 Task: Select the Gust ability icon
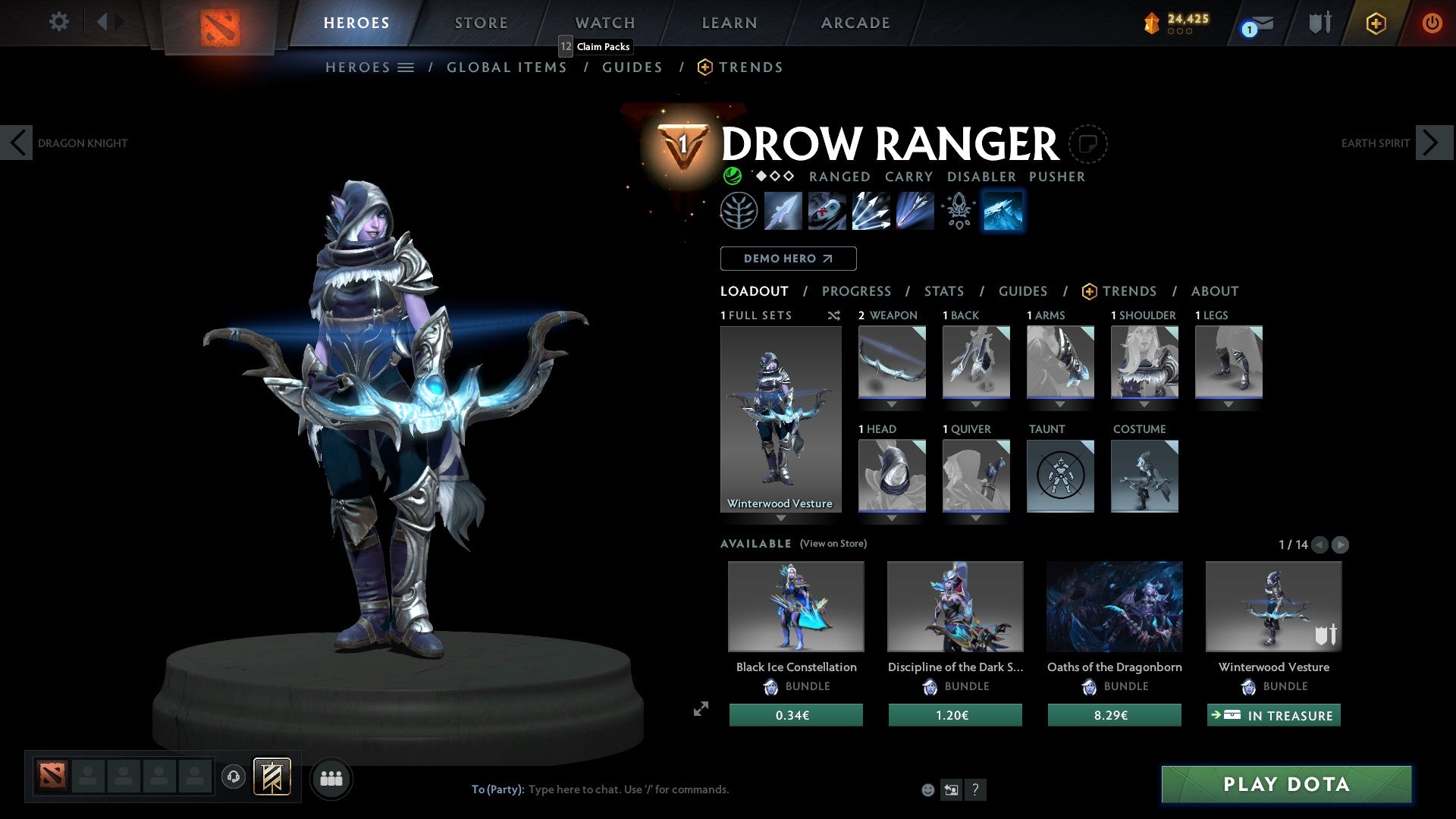point(827,211)
